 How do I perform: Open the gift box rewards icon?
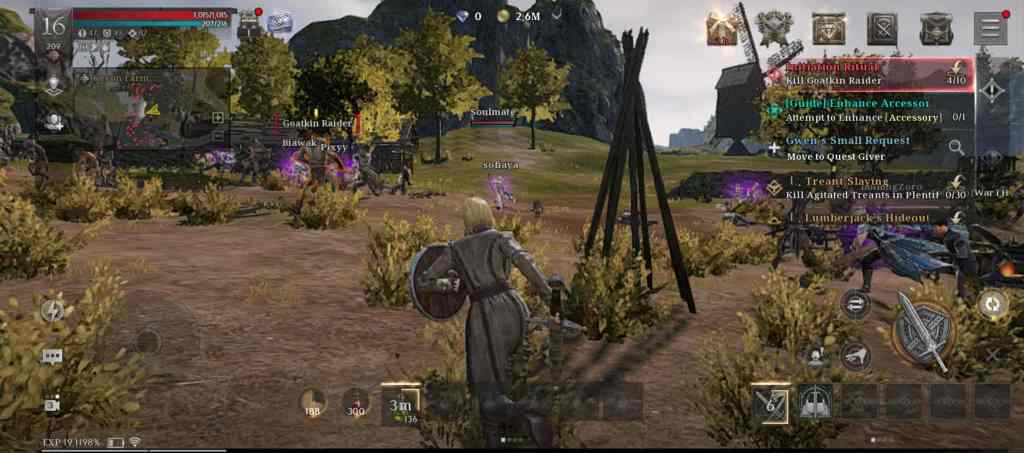[722, 28]
